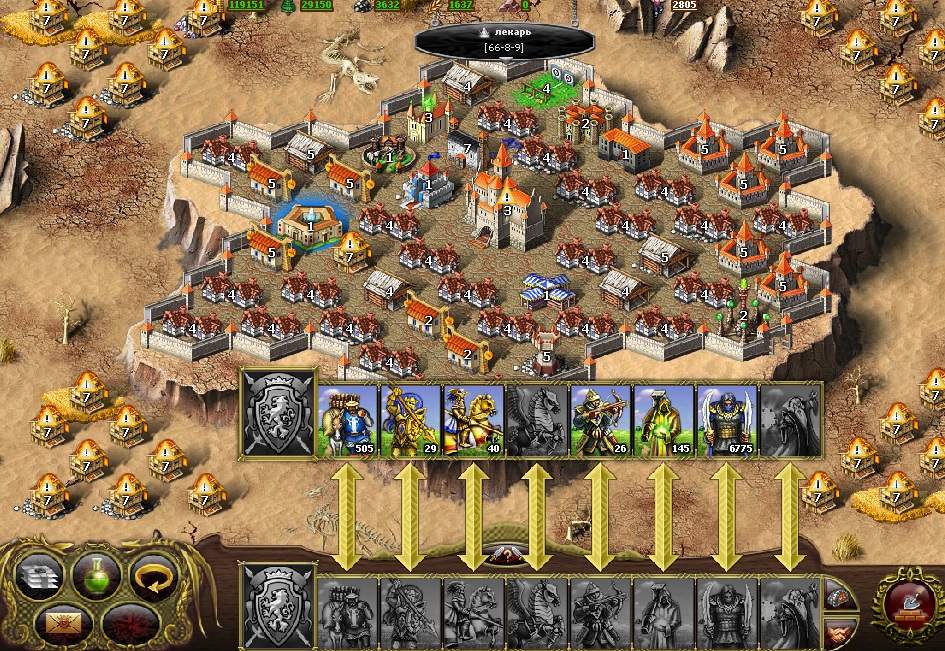945x651 pixels.
Task: Click the golden circular arrow button
Action: coord(153,577)
